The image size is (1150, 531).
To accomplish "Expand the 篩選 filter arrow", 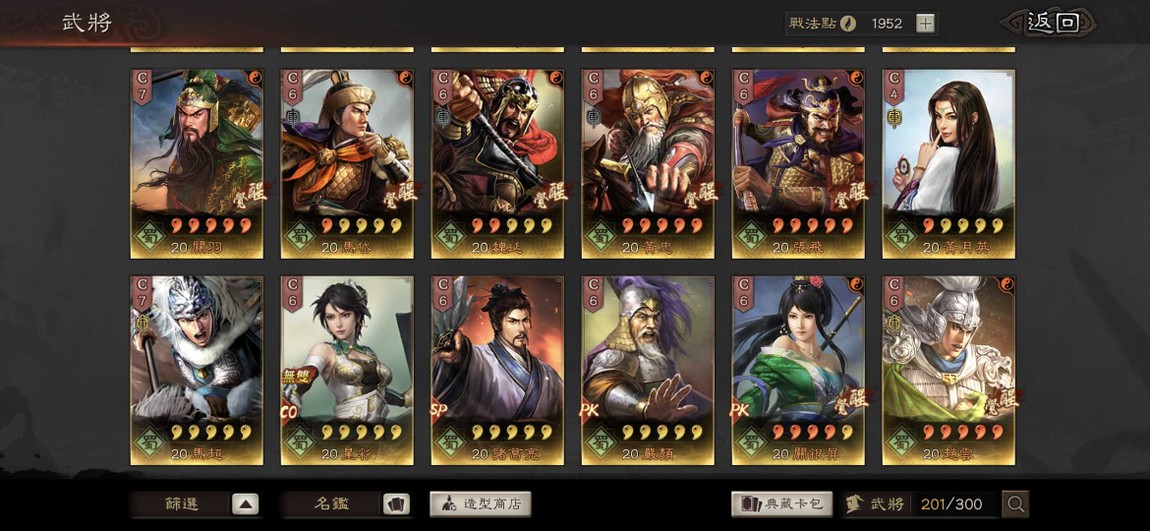I will (x=245, y=504).
